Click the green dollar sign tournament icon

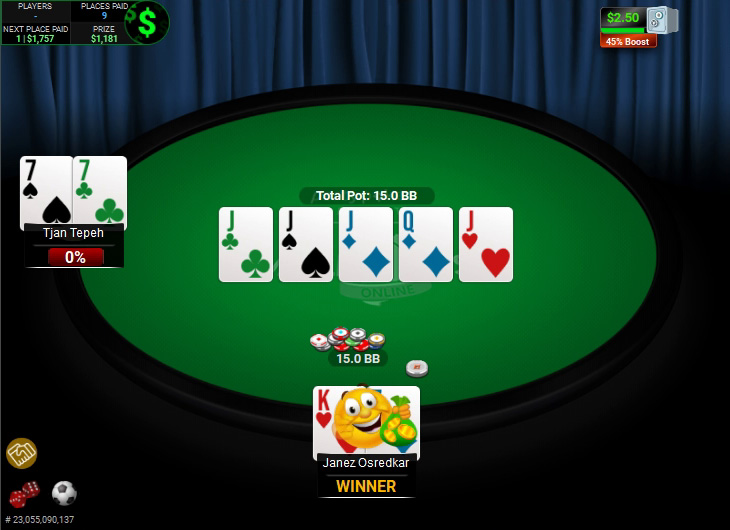pos(147,22)
